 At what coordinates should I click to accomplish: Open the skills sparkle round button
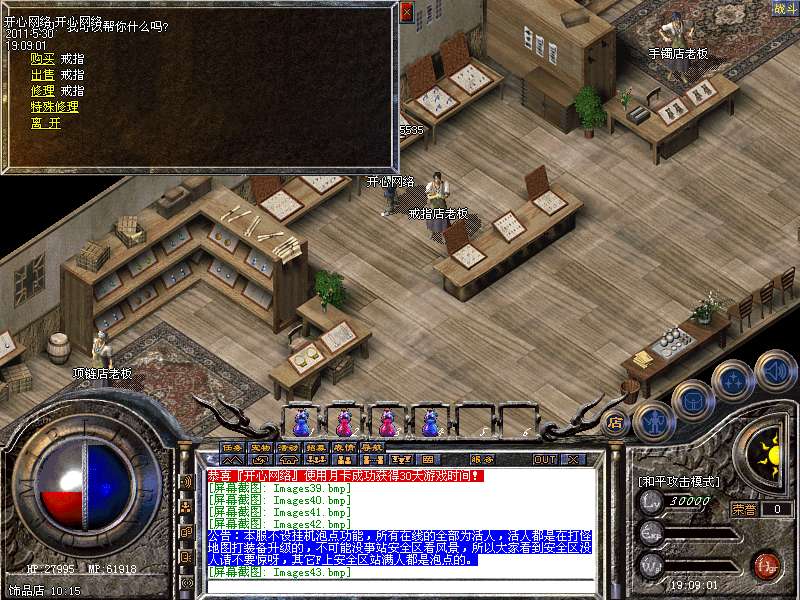click(x=733, y=381)
